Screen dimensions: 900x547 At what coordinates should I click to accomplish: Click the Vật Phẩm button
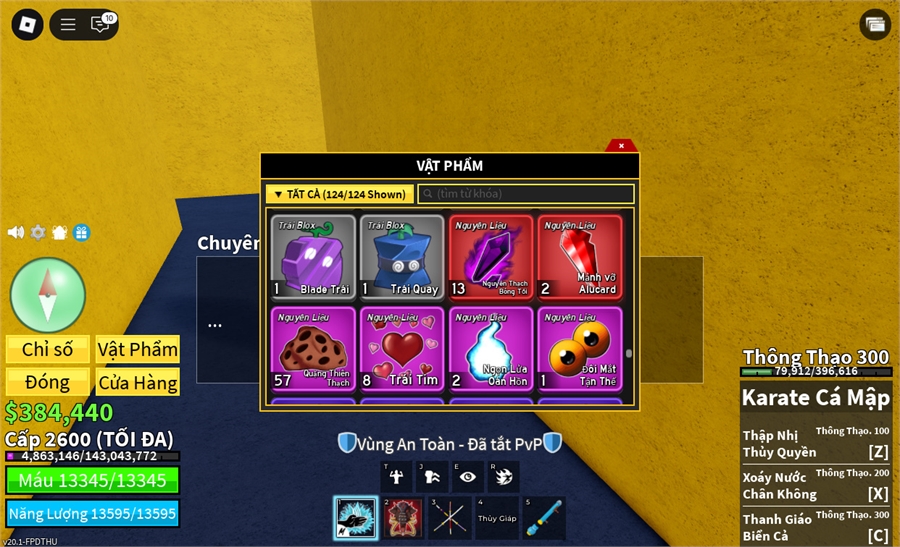138,349
